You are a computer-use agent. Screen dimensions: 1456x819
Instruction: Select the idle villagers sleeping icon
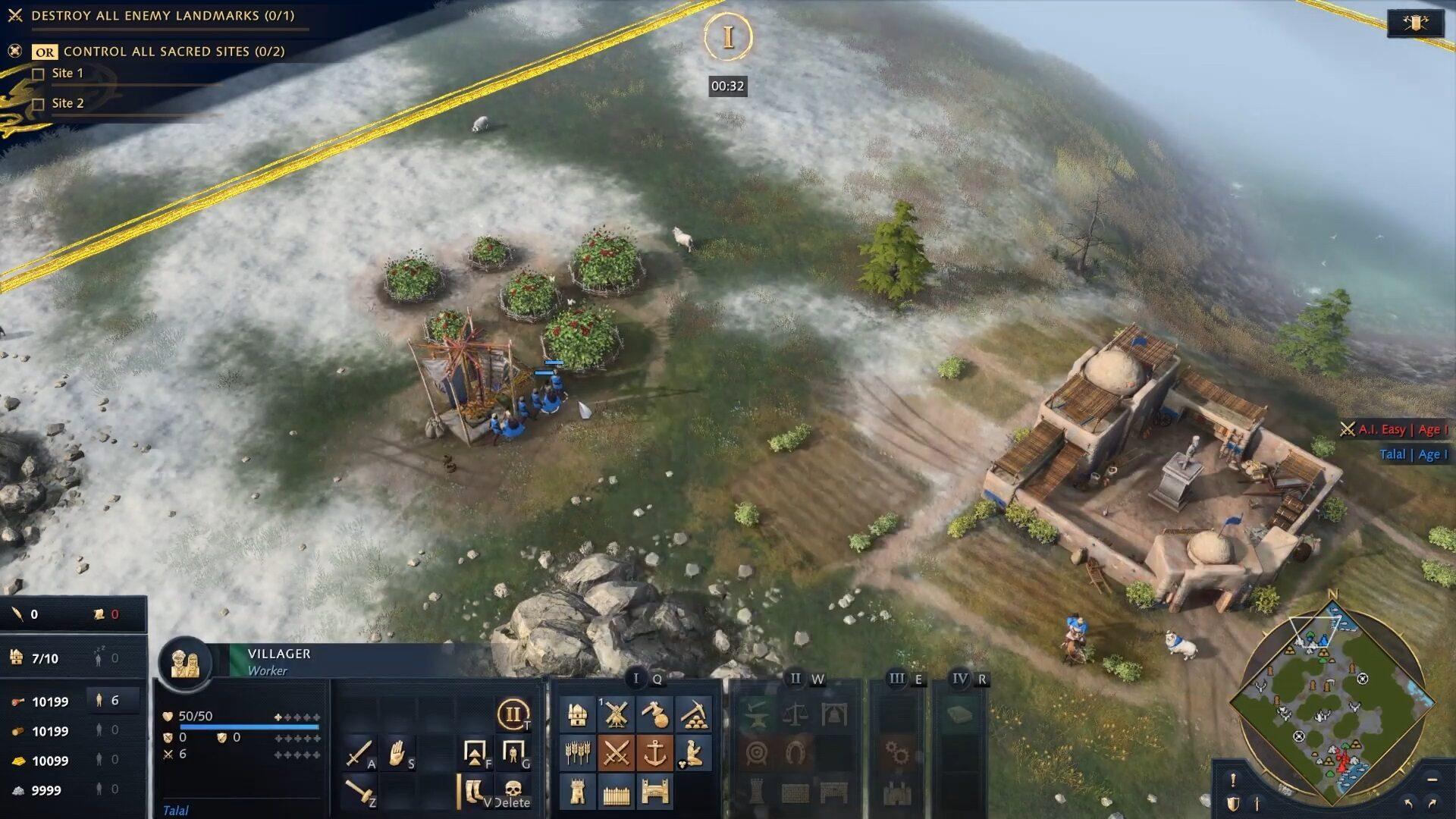[x=99, y=657]
